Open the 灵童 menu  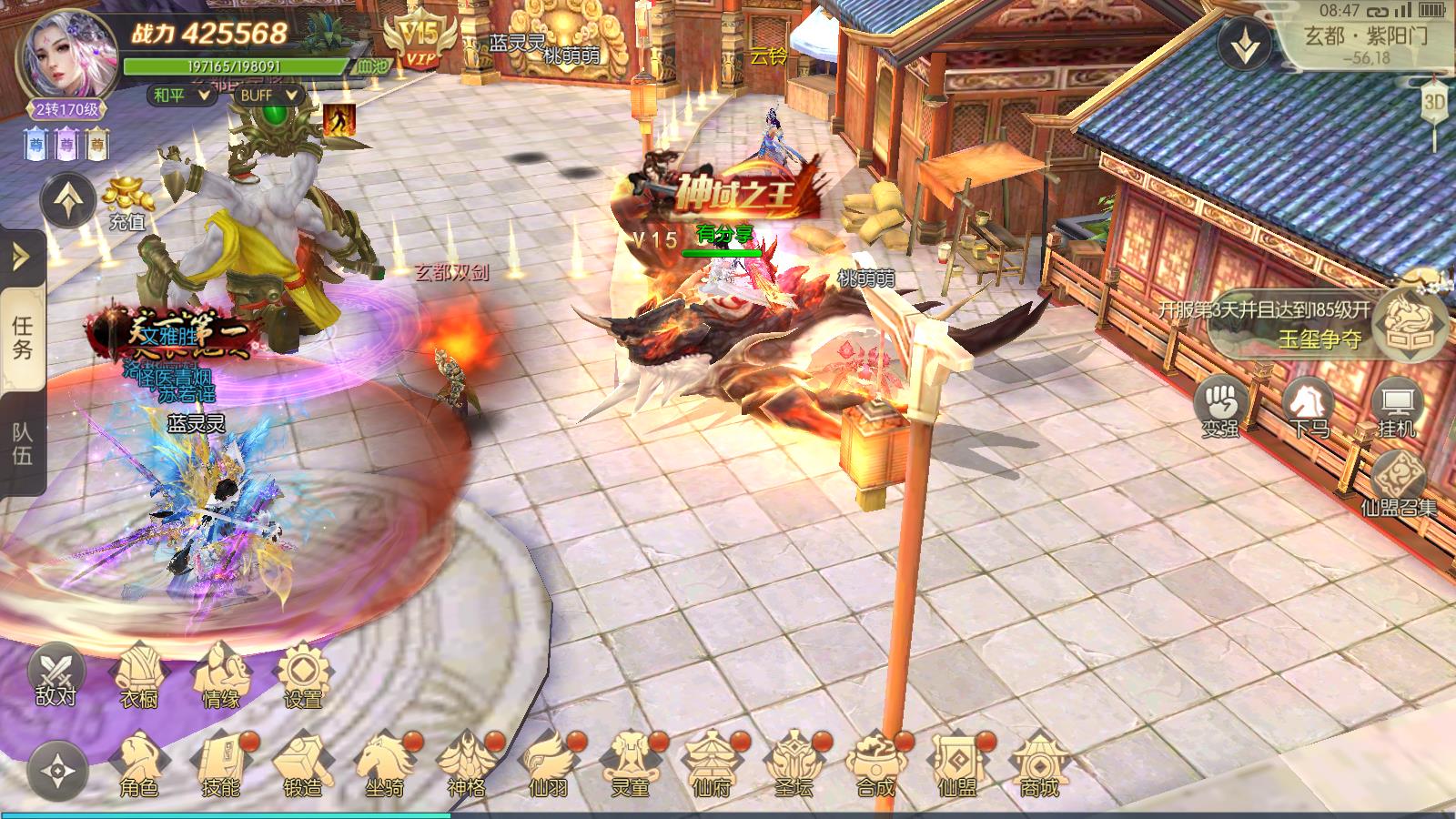point(630,765)
